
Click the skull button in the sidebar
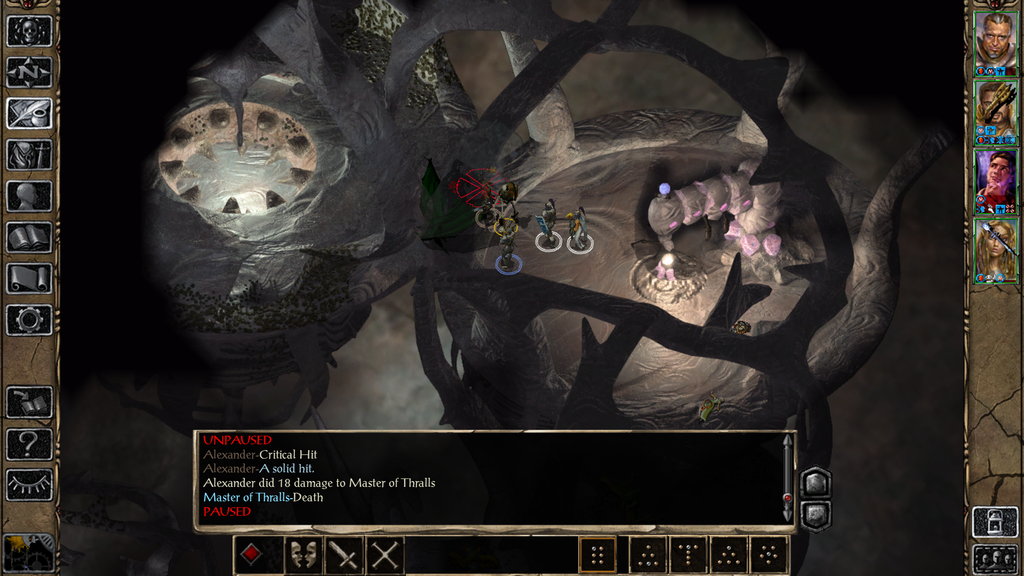[x=29, y=30]
